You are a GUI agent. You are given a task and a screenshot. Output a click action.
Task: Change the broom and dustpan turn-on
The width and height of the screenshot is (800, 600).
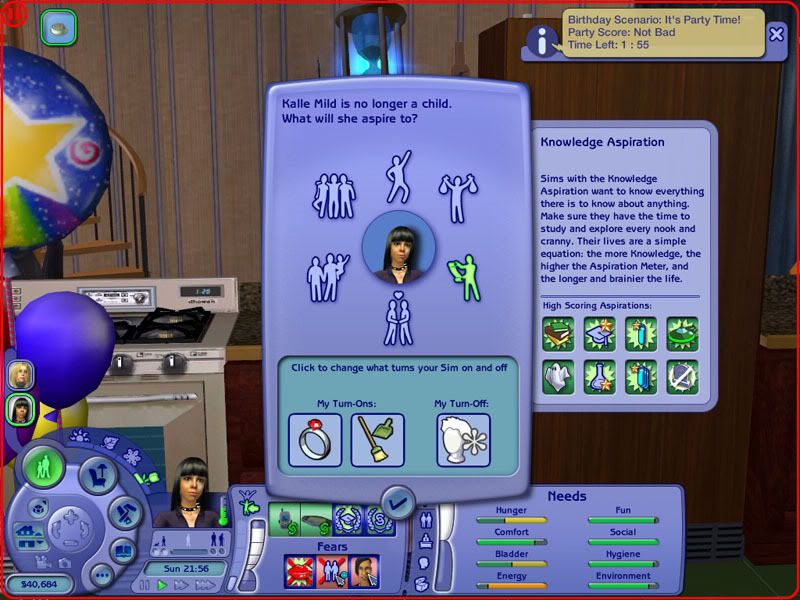coord(377,439)
